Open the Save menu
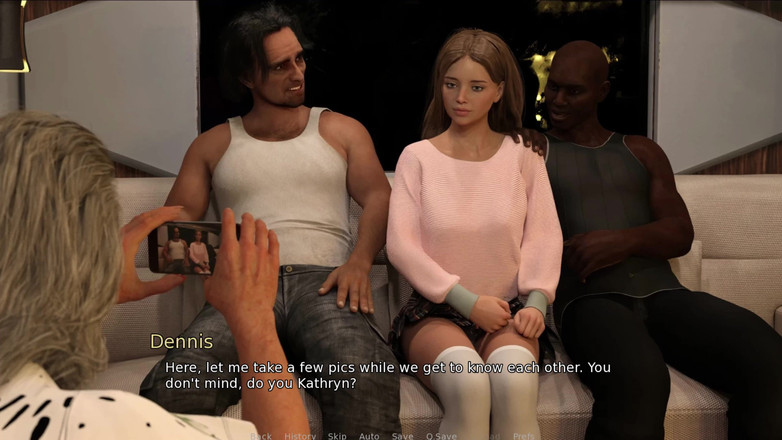 [x=402, y=436]
